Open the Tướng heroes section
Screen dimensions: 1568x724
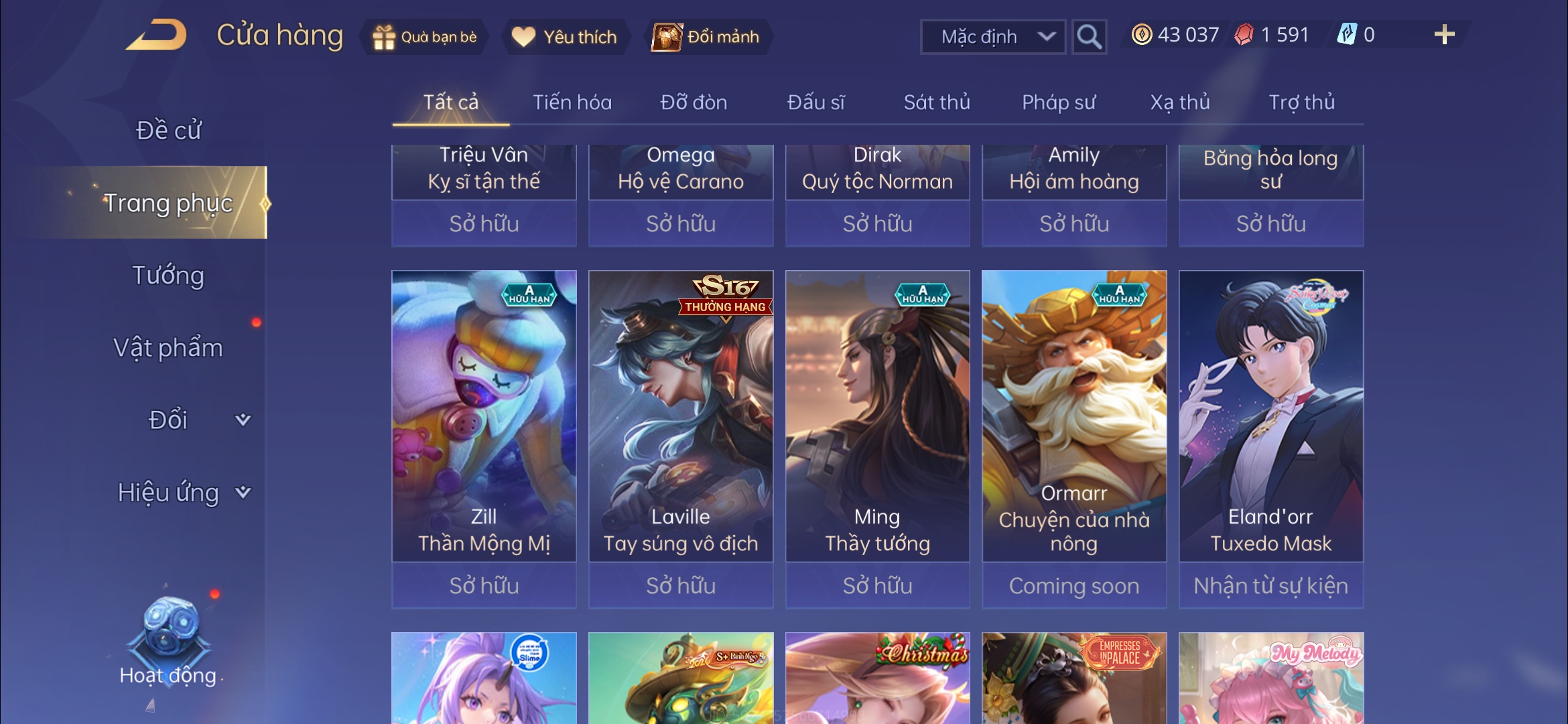(x=168, y=276)
